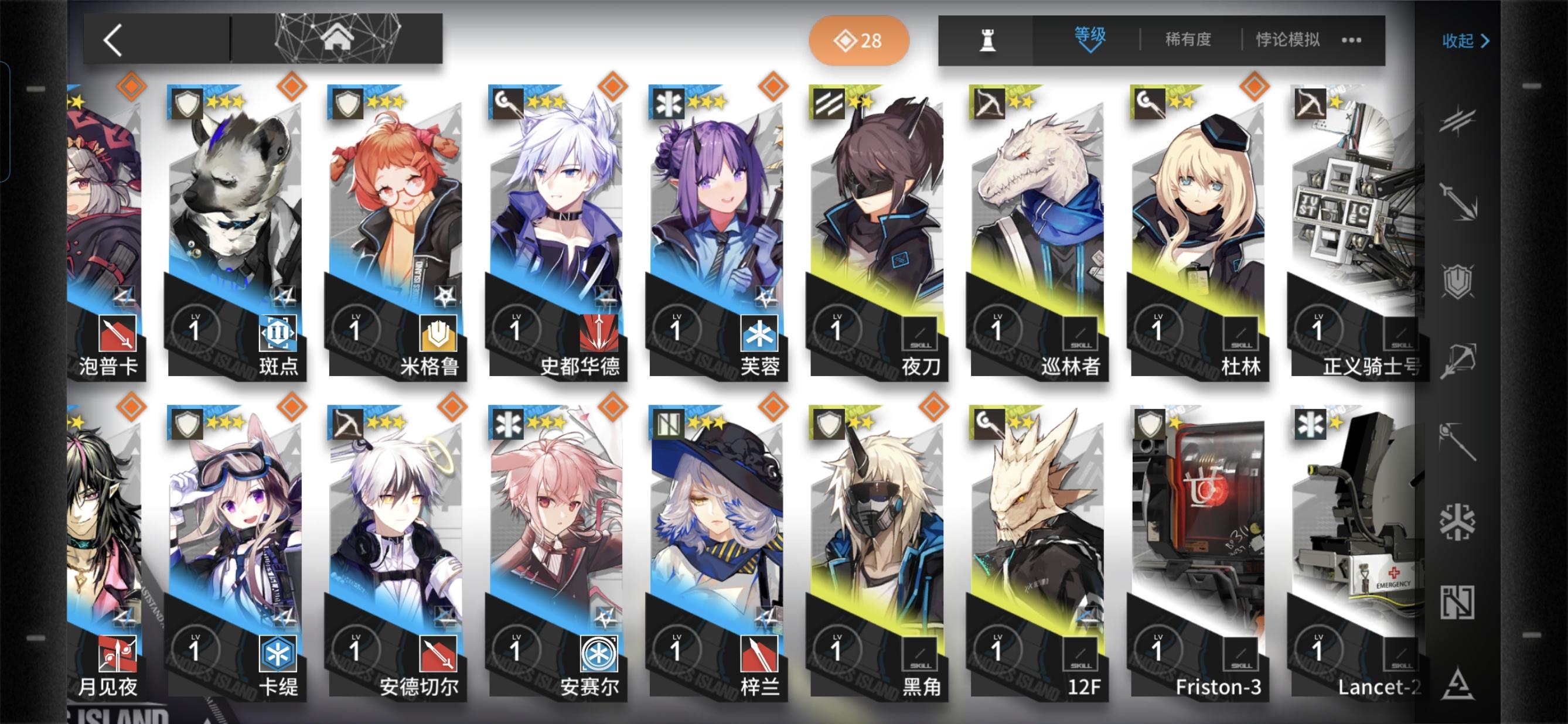Open the 等级 sort dropdown
This screenshot has width=1568, height=724.
(1089, 39)
